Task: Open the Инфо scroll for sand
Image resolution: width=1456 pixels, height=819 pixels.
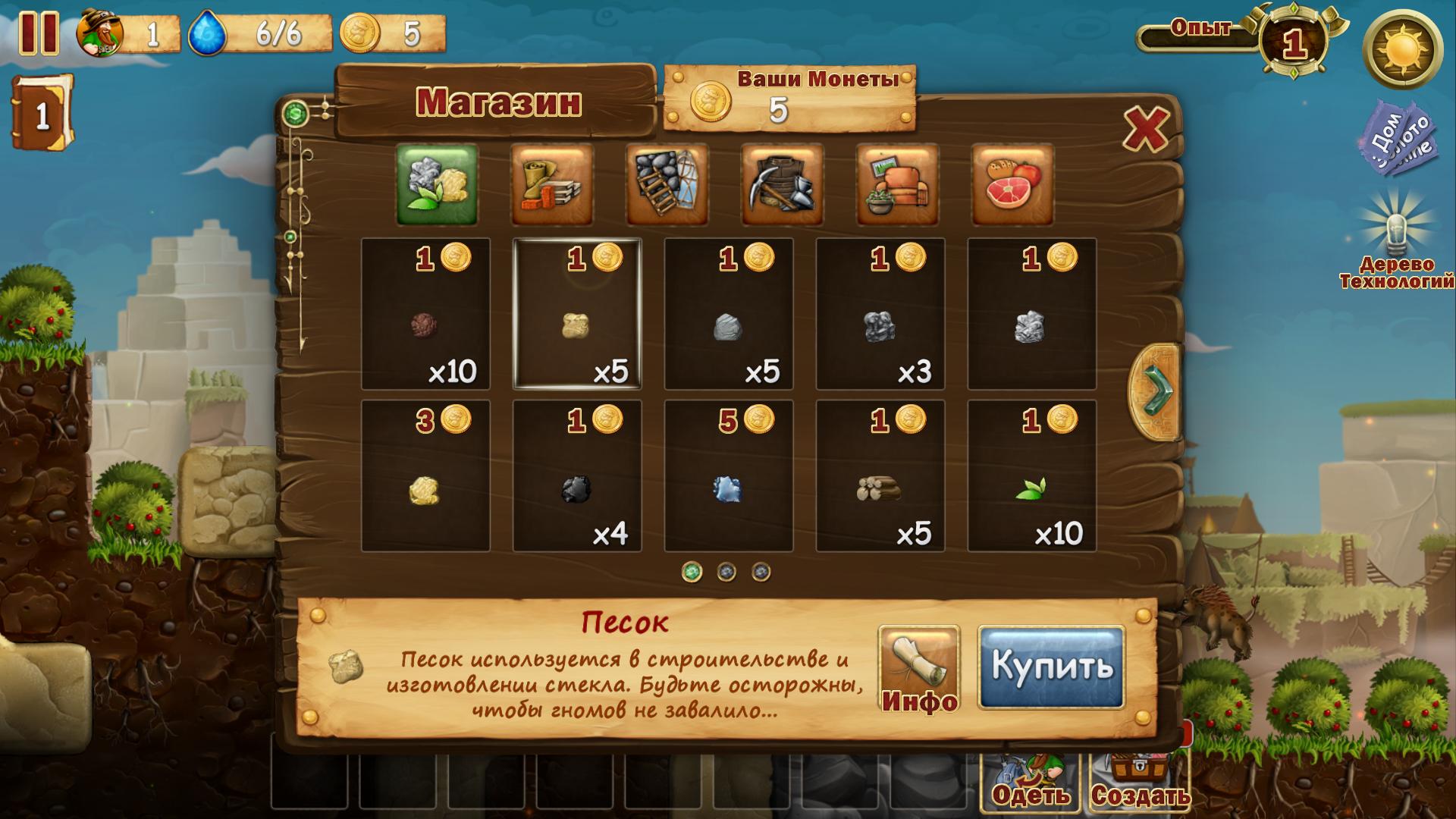Action: click(919, 669)
